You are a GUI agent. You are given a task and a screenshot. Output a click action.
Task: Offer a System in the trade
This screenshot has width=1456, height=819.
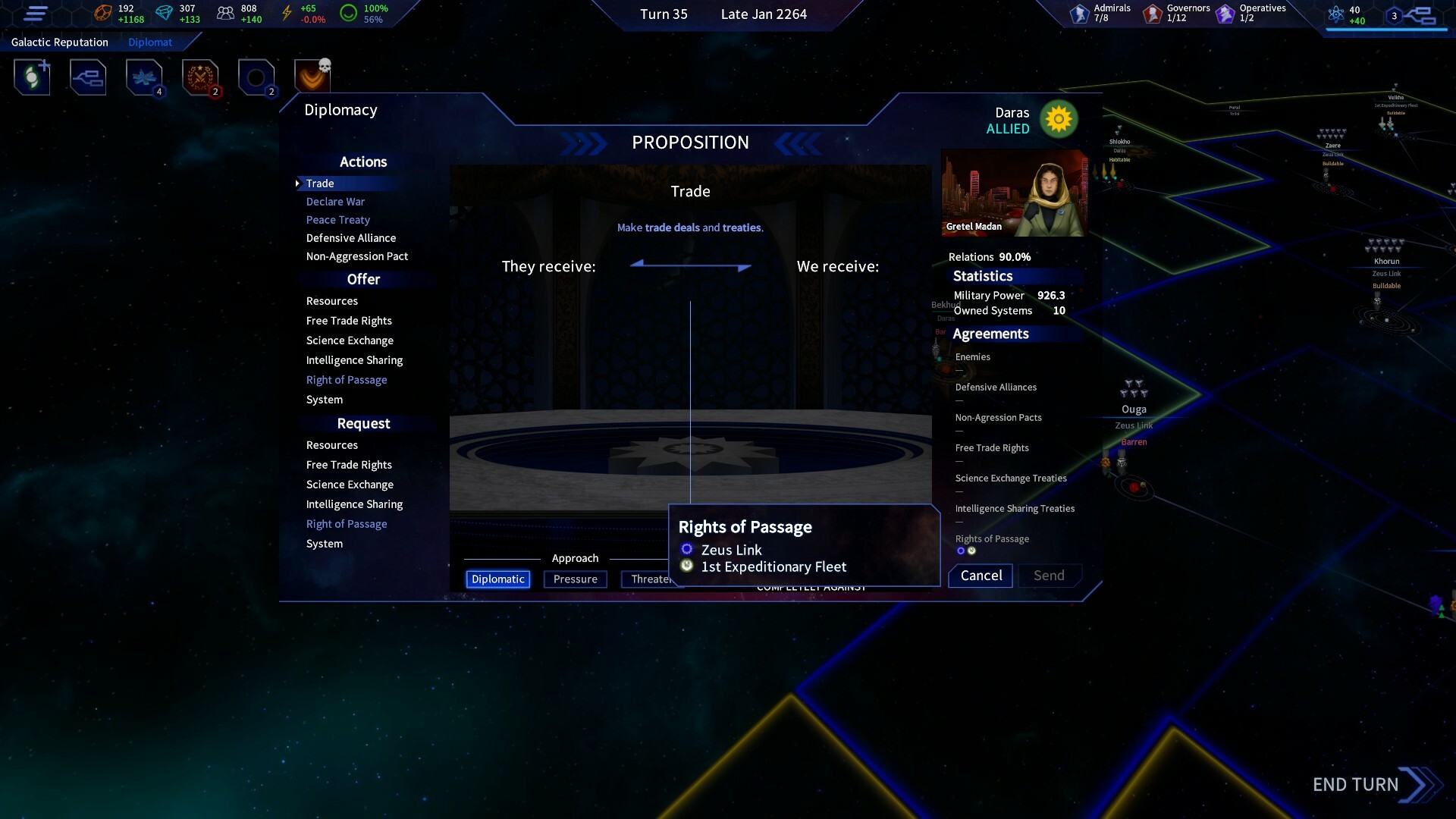(x=325, y=400)
